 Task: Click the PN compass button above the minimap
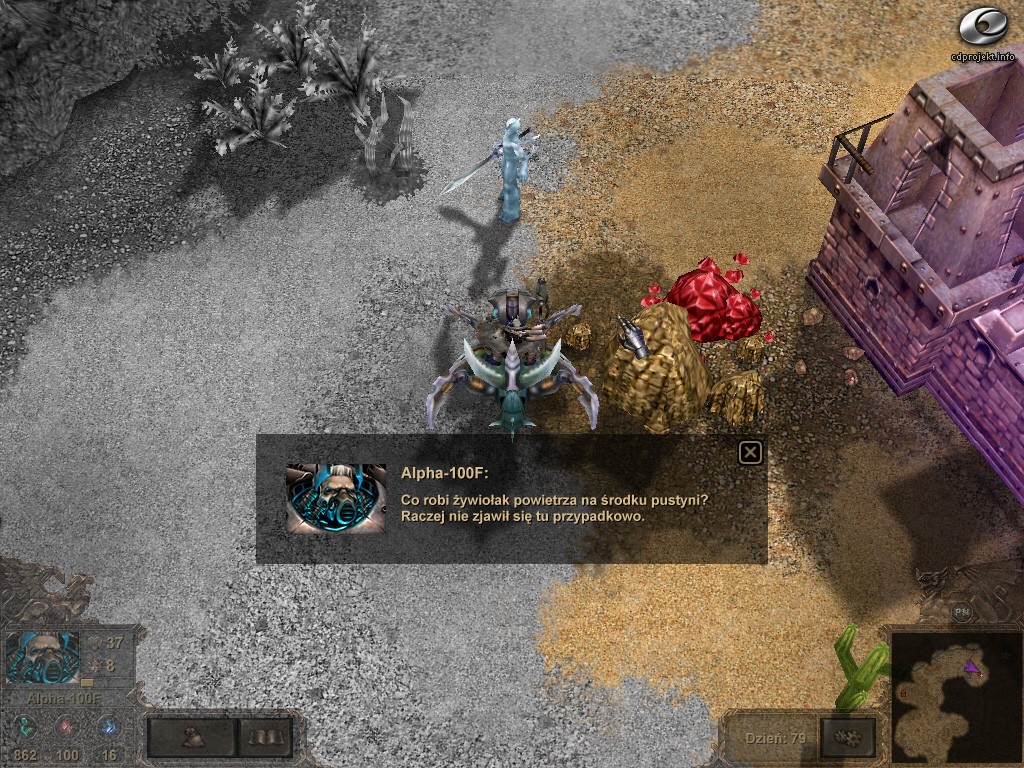tap(962, 612)
